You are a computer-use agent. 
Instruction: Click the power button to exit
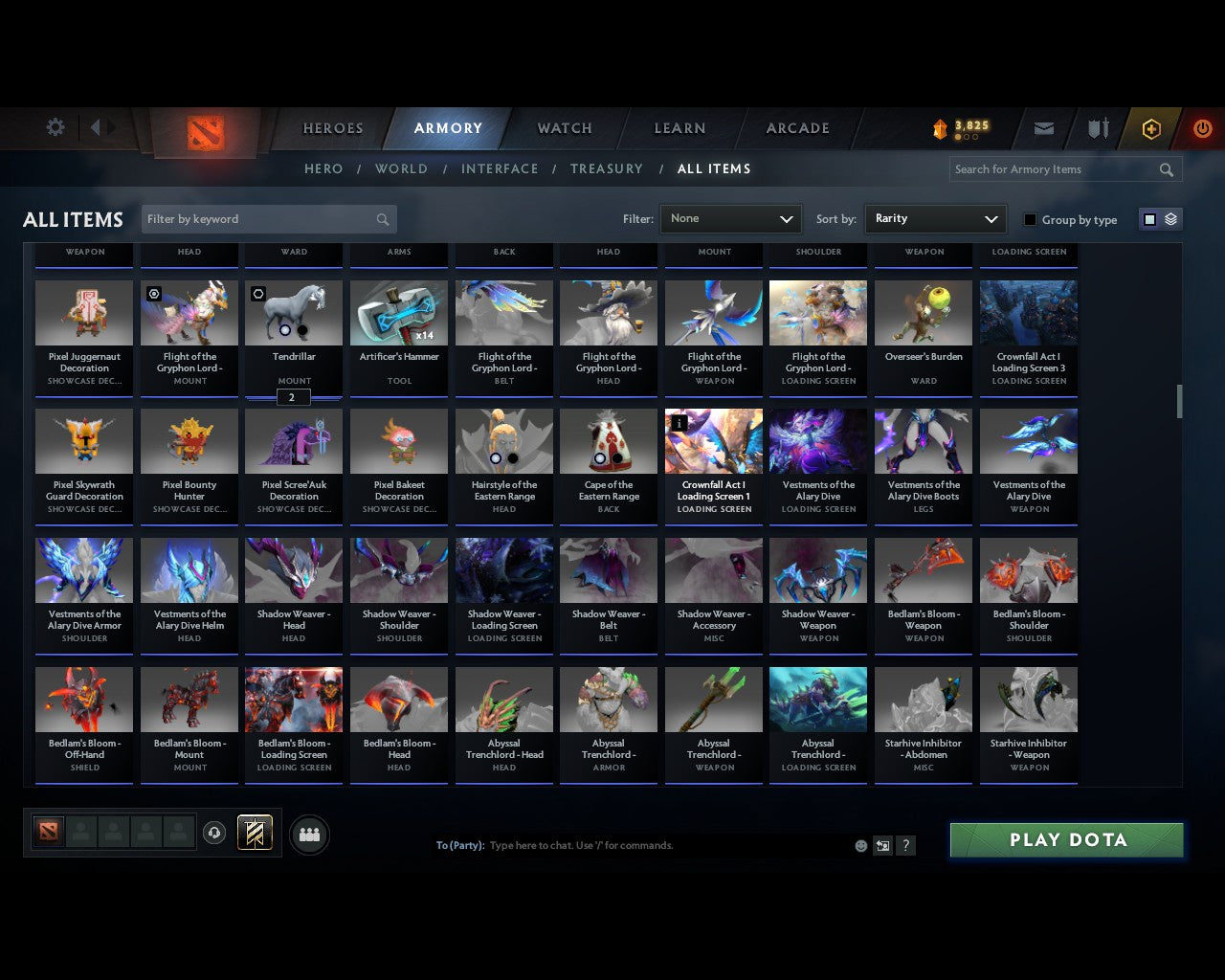pos(1203,127)
